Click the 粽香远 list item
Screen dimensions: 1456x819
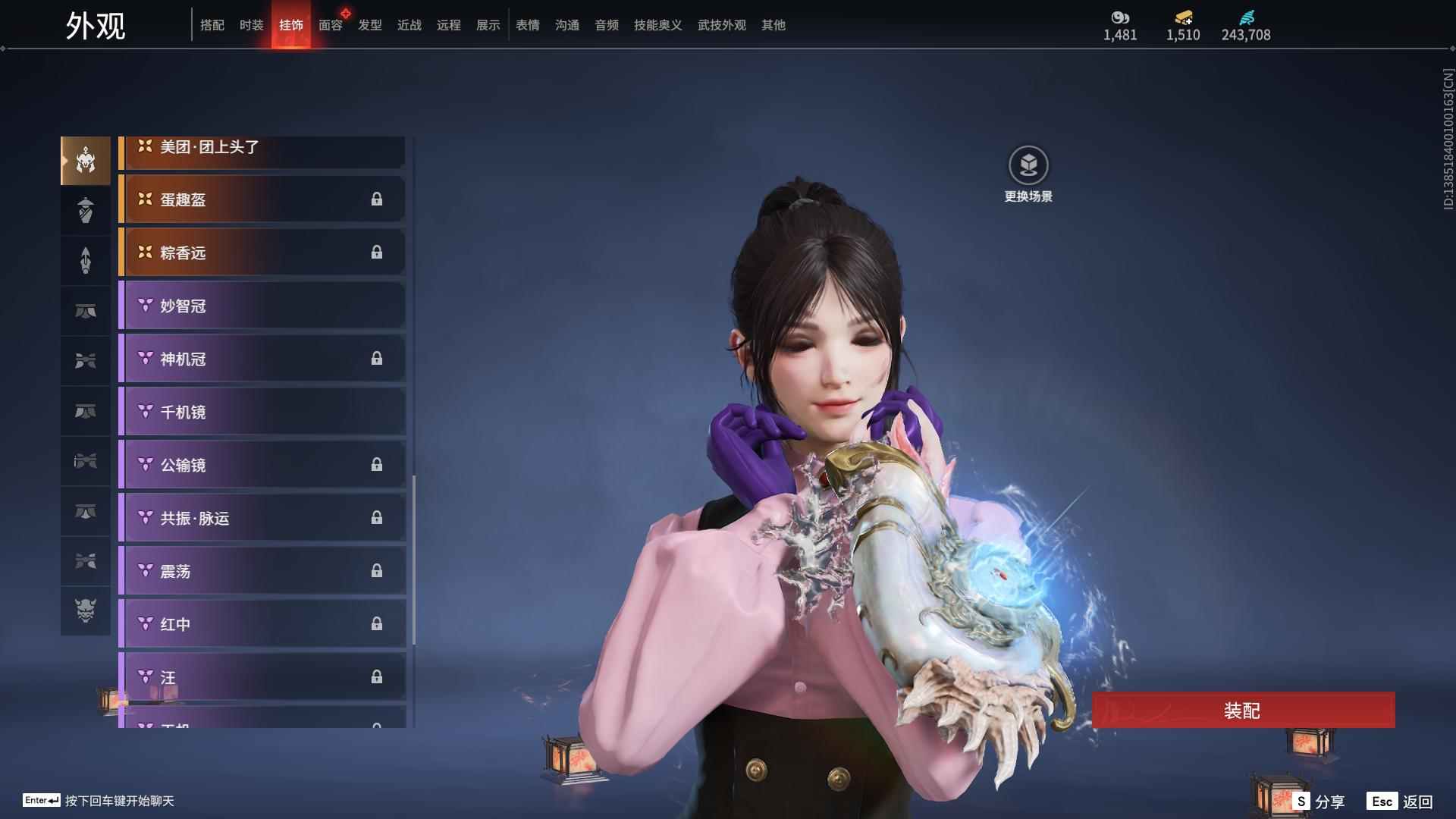click(262, 253)
